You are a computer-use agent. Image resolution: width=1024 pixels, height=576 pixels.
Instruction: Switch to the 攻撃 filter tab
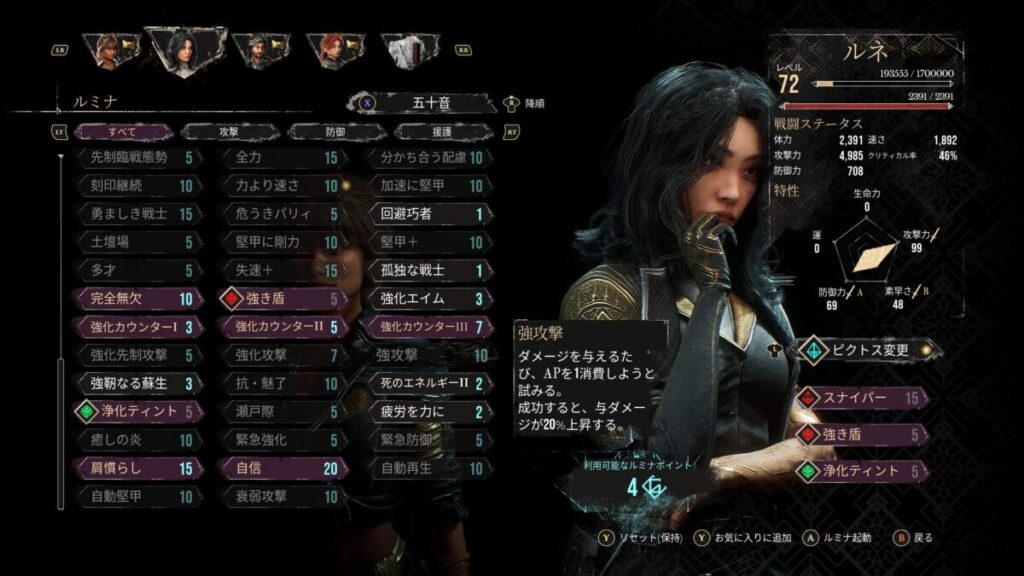(228, 131)
